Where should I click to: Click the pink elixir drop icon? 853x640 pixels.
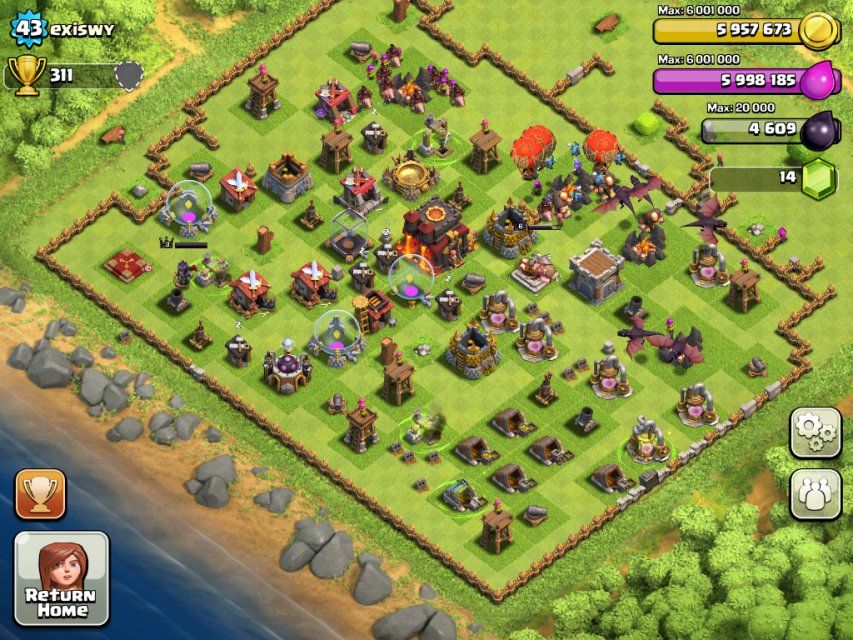(820, 79)
